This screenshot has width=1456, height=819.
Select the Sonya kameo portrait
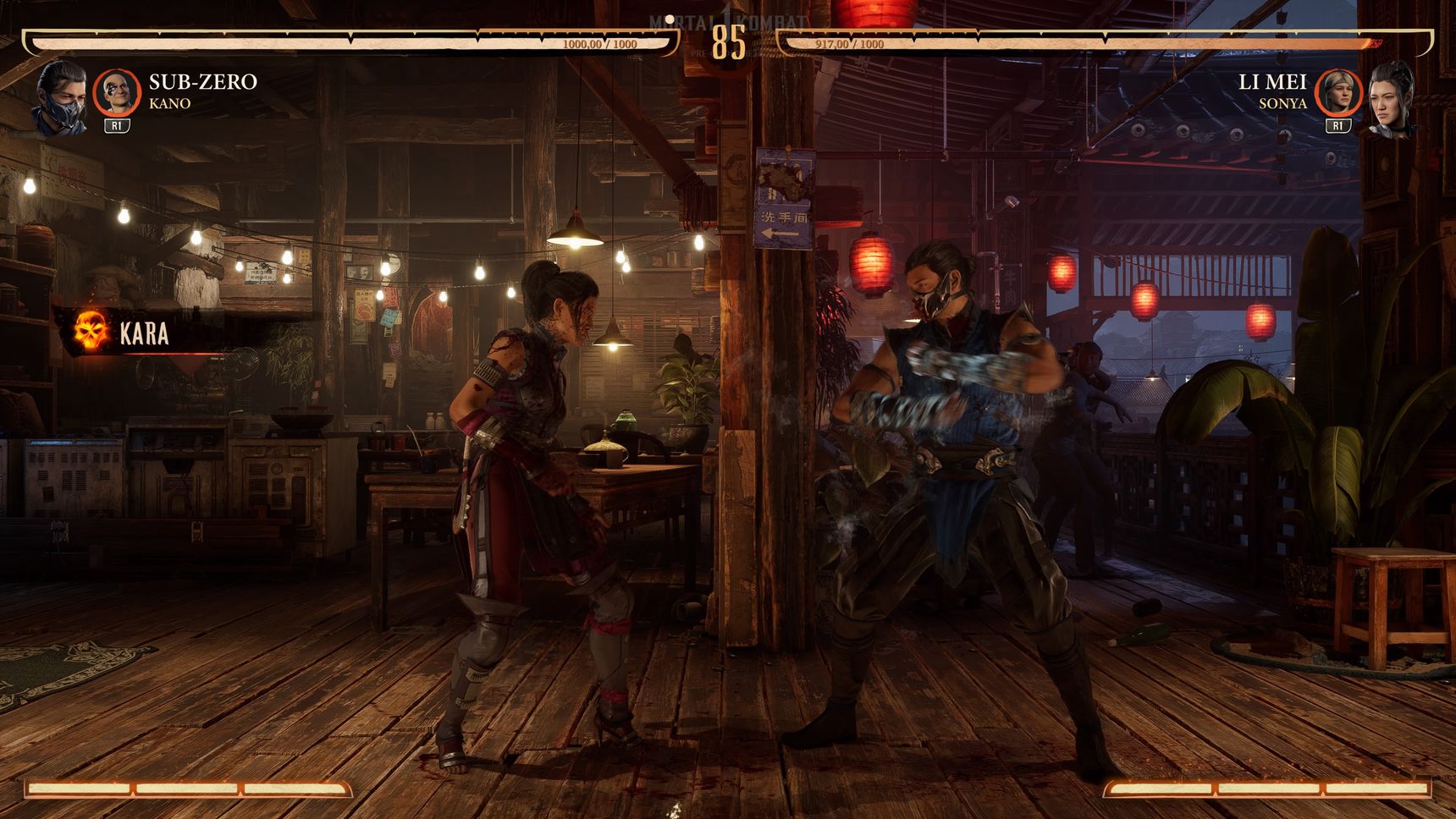point(1337,91)
